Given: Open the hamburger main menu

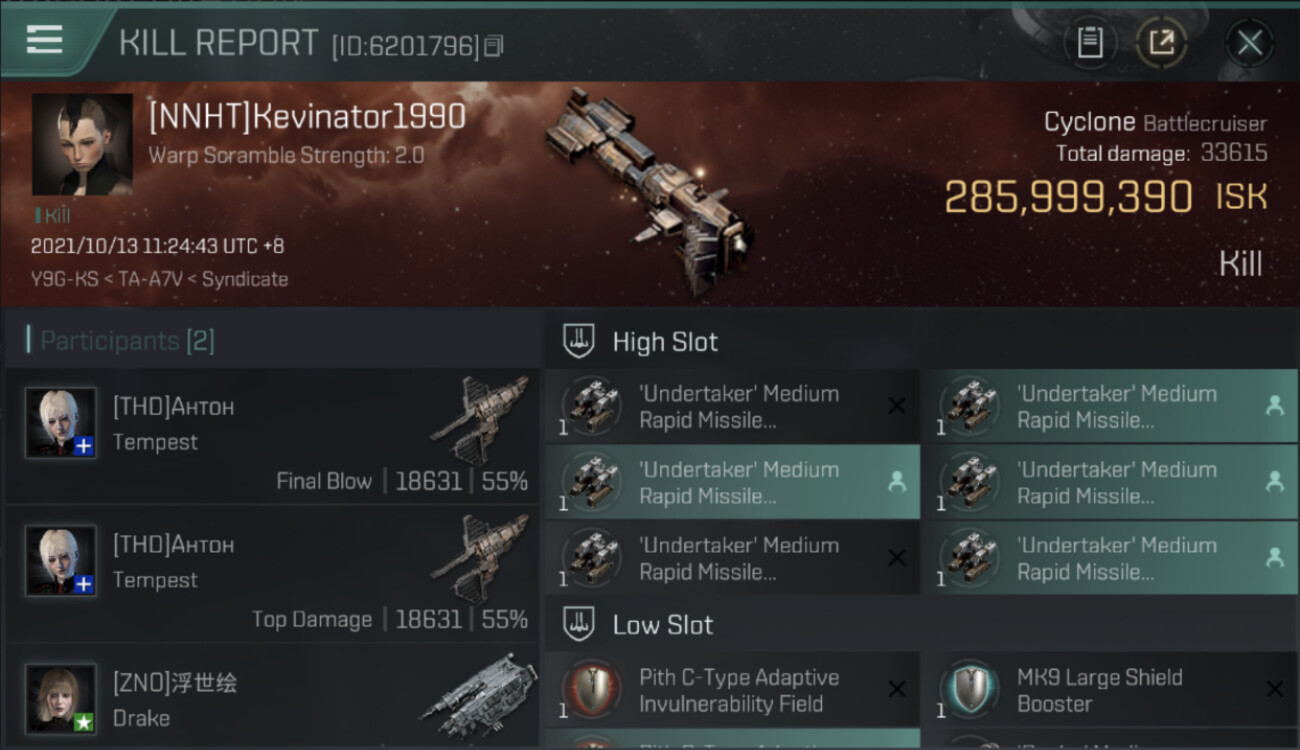Looking at the screenshot, I should click(45, 40).
